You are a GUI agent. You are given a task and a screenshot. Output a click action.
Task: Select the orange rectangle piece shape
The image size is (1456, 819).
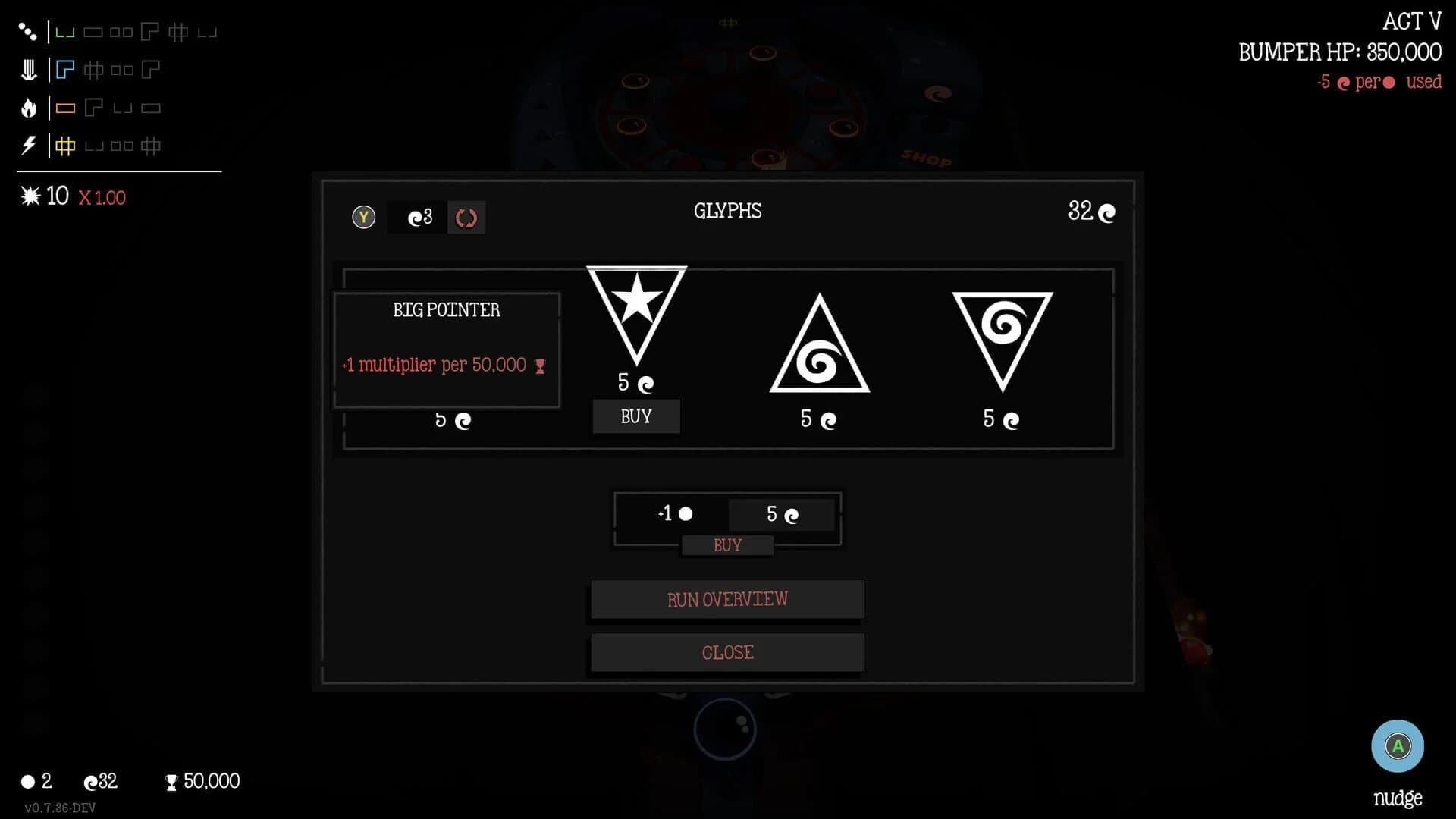pos(65,107)
